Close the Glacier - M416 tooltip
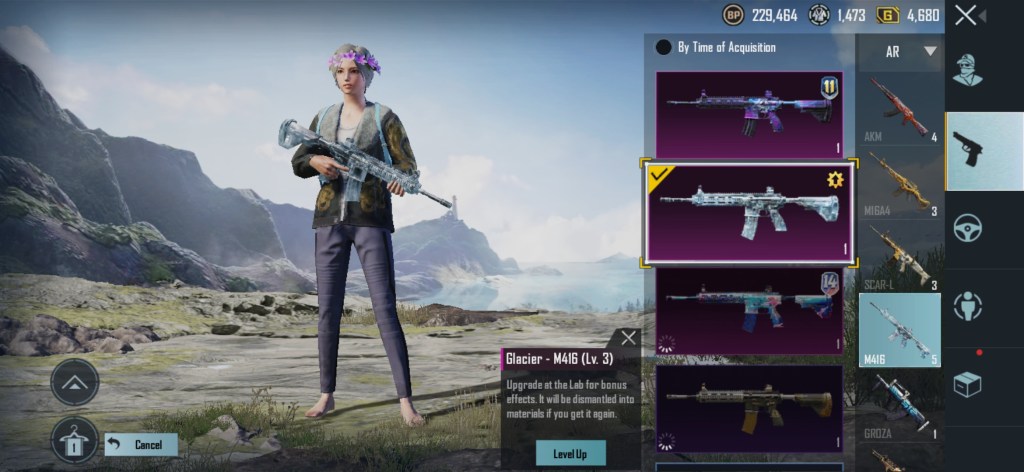Viewport: 1024px width, 472px height. (x=627, y=338)
